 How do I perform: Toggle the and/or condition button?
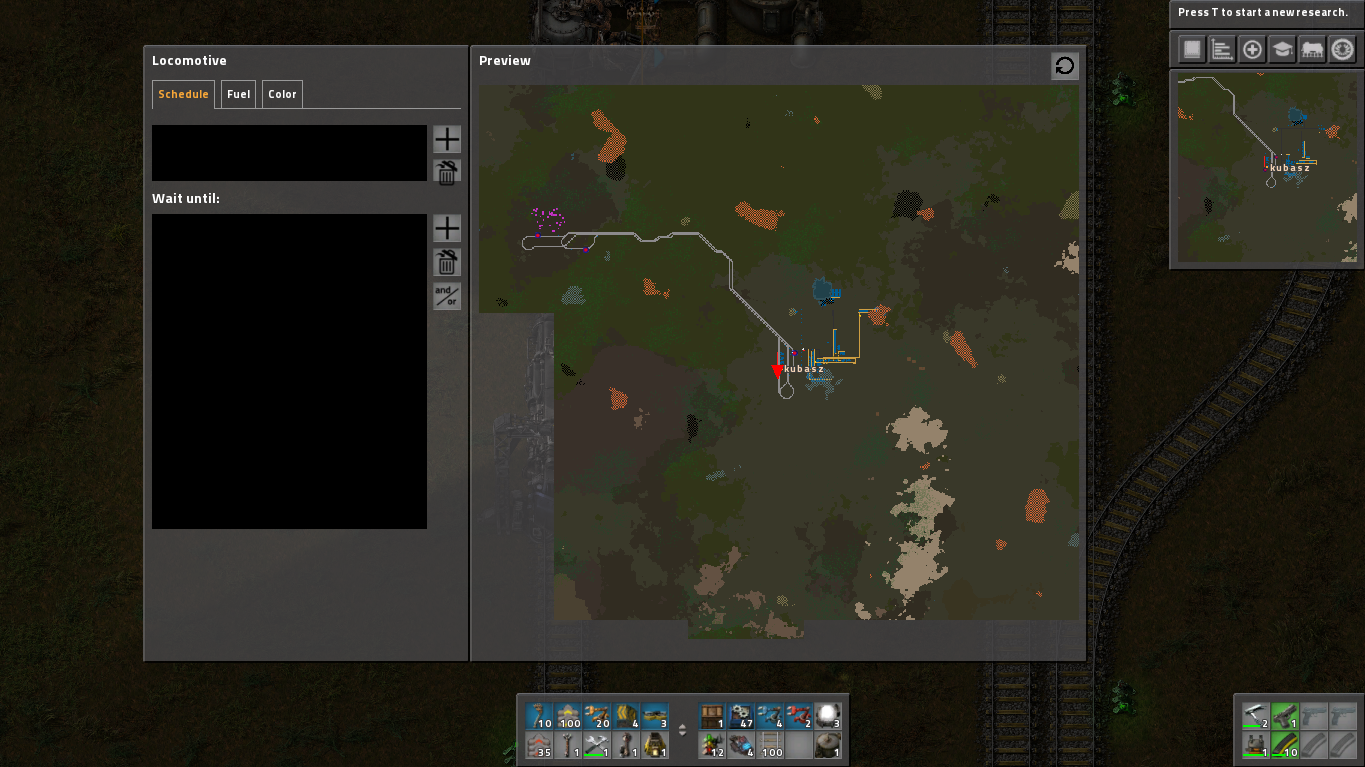(x=447, y=296)
